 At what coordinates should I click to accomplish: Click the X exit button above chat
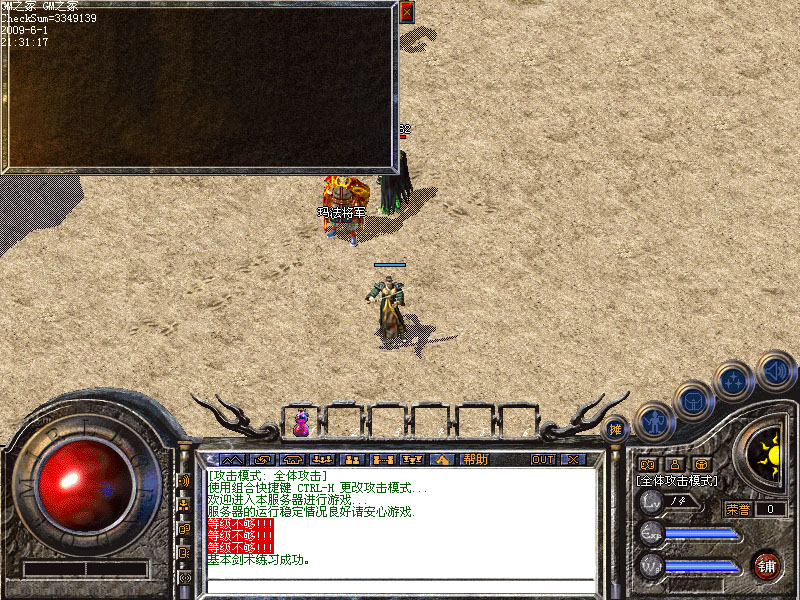[x=572, y=459]
